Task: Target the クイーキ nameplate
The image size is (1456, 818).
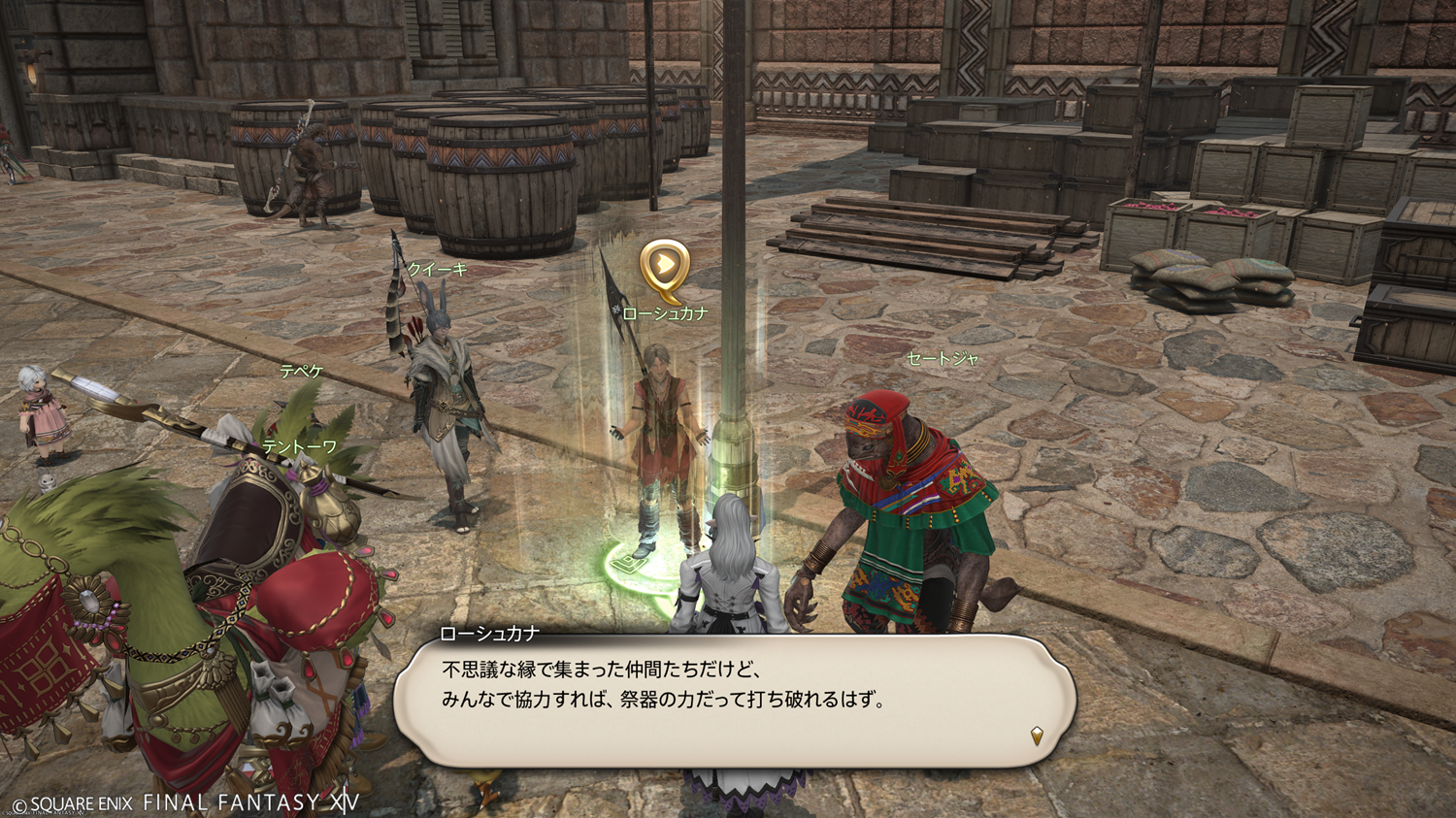Action: [x=438, y=270]
